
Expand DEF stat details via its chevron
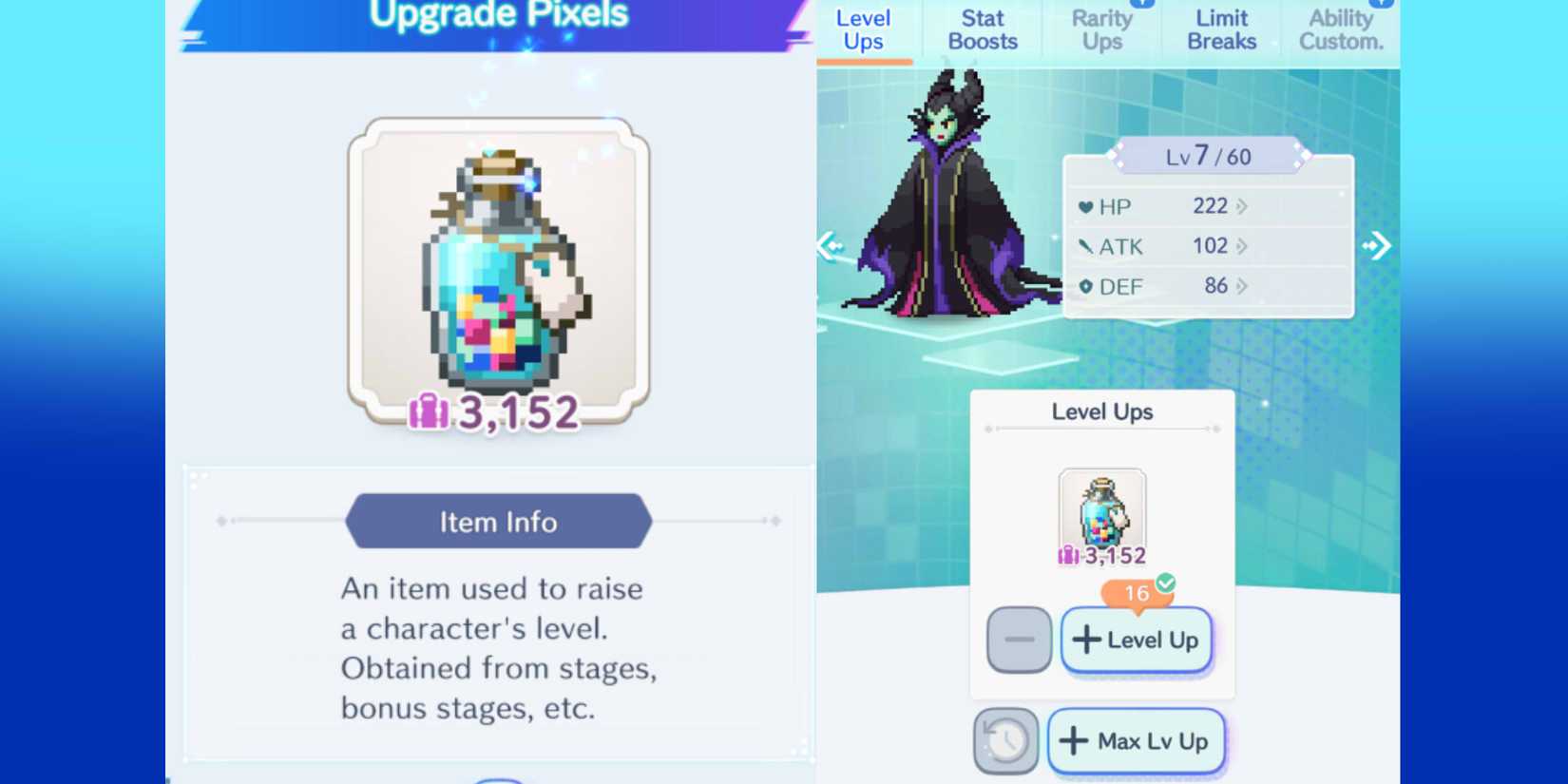[x=1242, y=285]
